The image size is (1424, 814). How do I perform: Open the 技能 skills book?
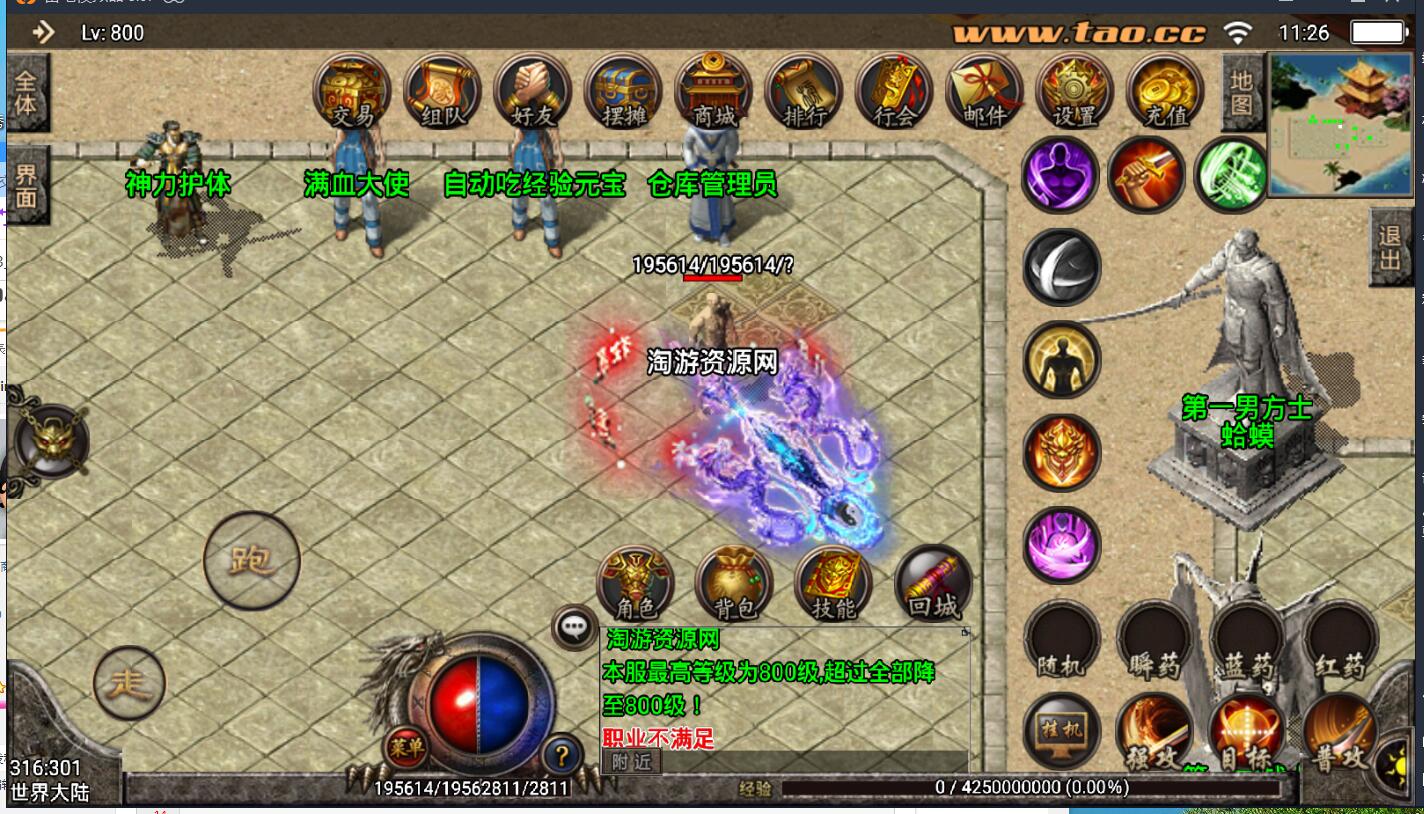(x=833, y=585)
